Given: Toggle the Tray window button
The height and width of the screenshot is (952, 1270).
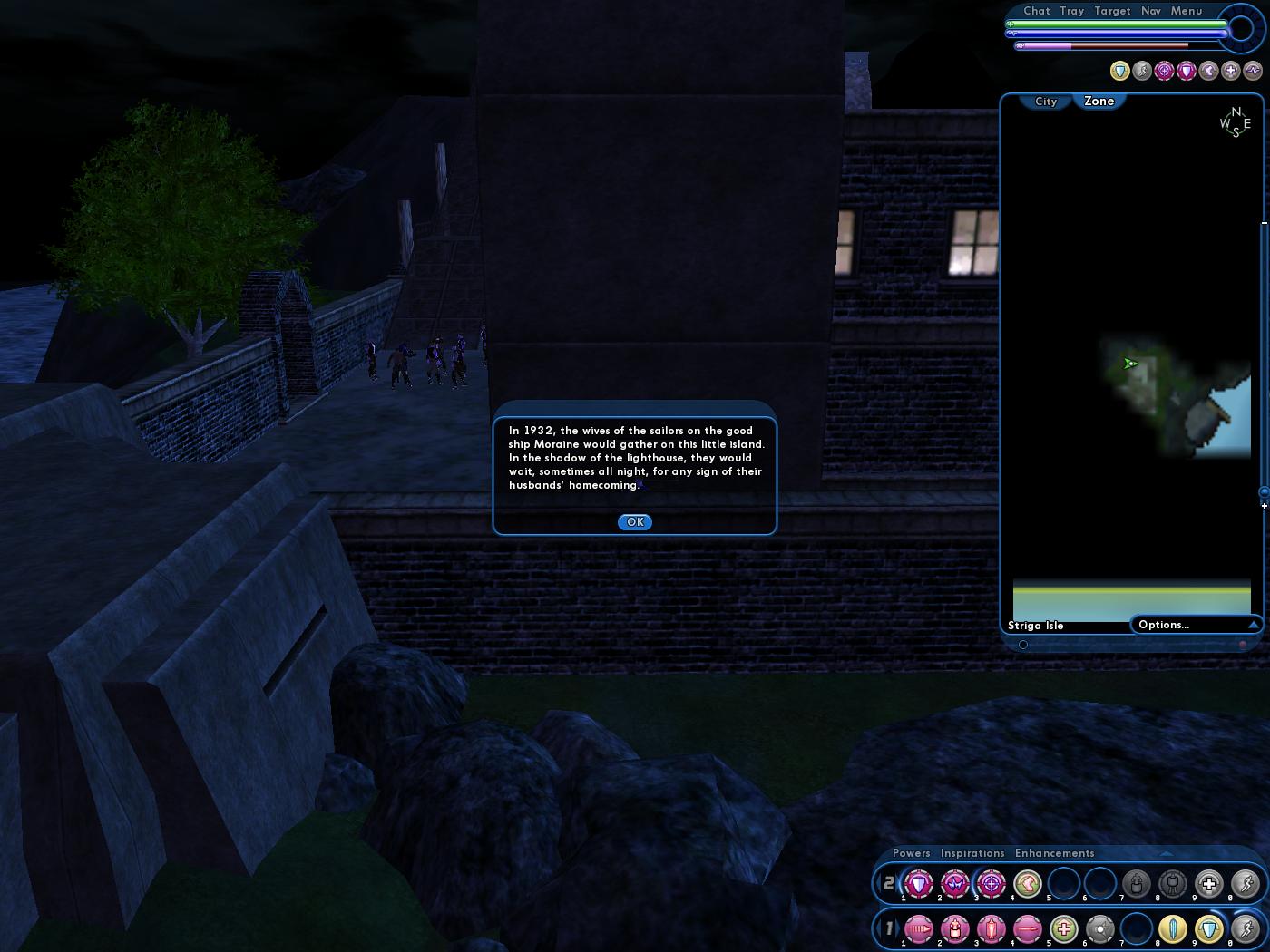Looking at the screenshot, I should click(x=1072, y=11).
